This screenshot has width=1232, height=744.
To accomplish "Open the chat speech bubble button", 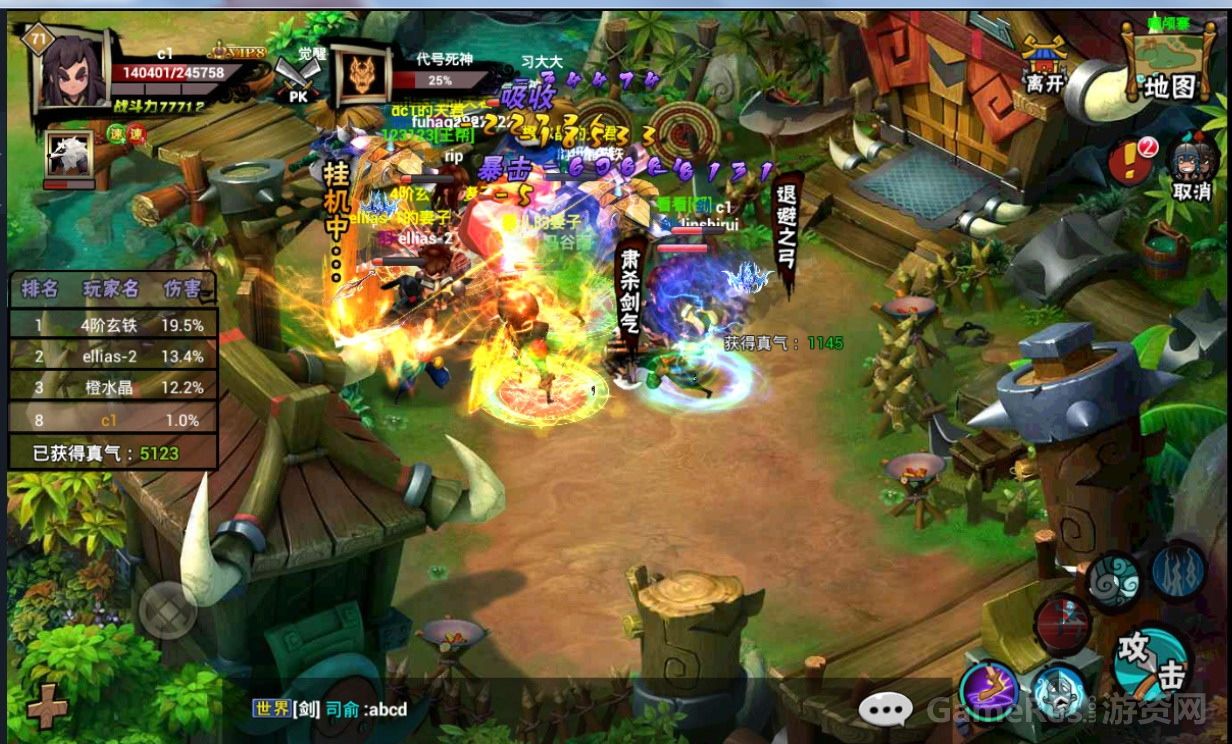I will [x=886, y=709].
